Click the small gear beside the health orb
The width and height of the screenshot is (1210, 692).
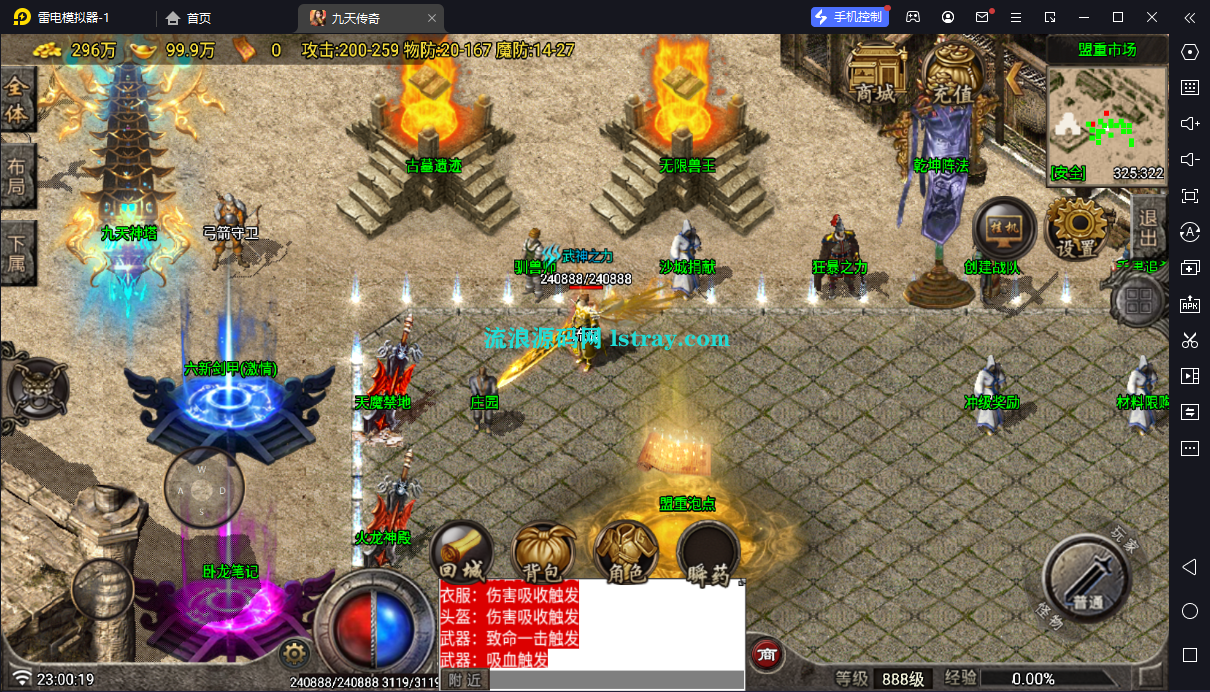coord(294,655)
